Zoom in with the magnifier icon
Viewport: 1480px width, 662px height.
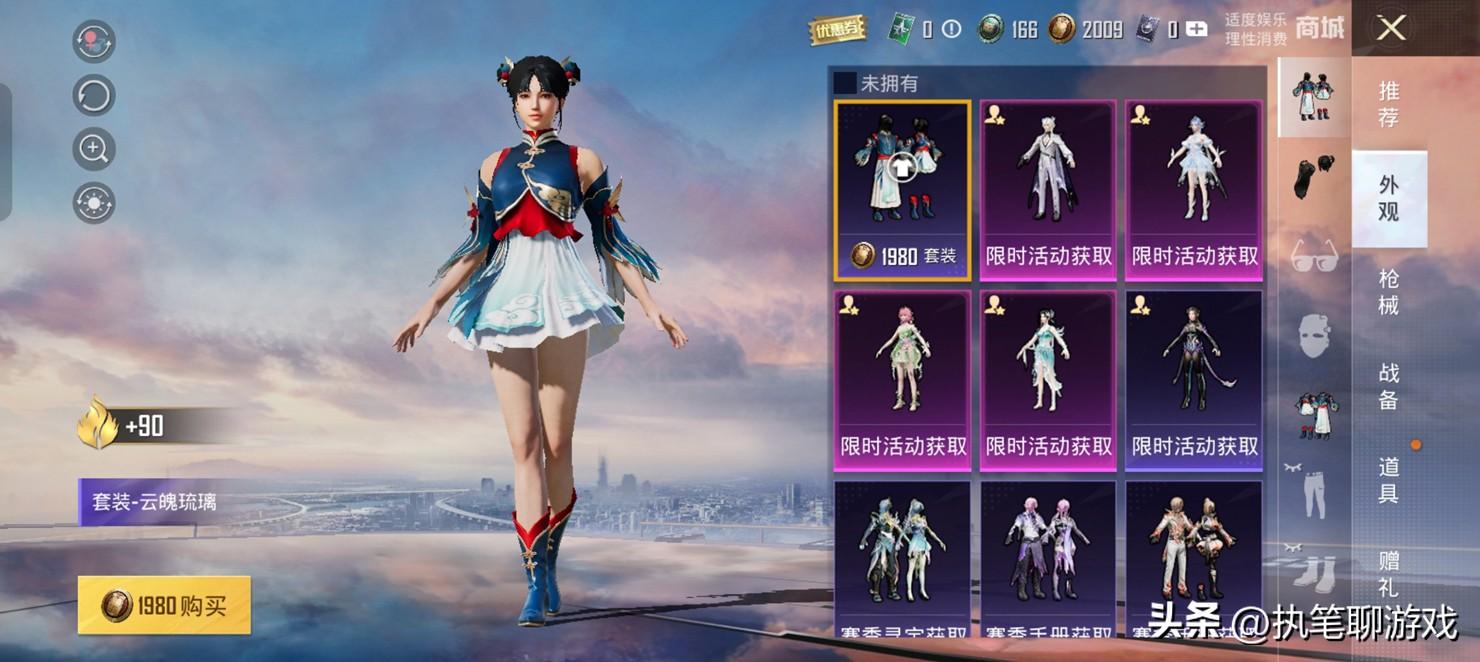[x=94, y=149]
